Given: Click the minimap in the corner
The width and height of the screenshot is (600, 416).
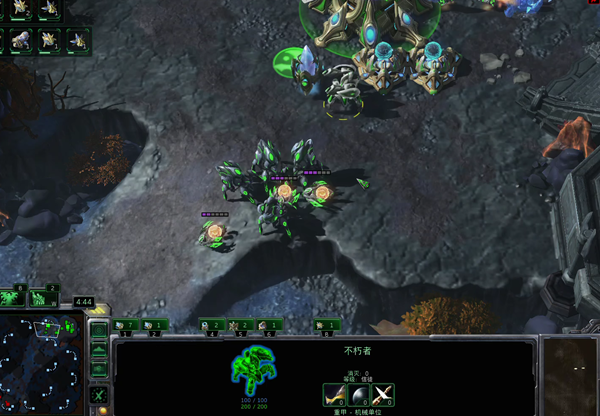Looking at the screenshot, I should 42,362.
